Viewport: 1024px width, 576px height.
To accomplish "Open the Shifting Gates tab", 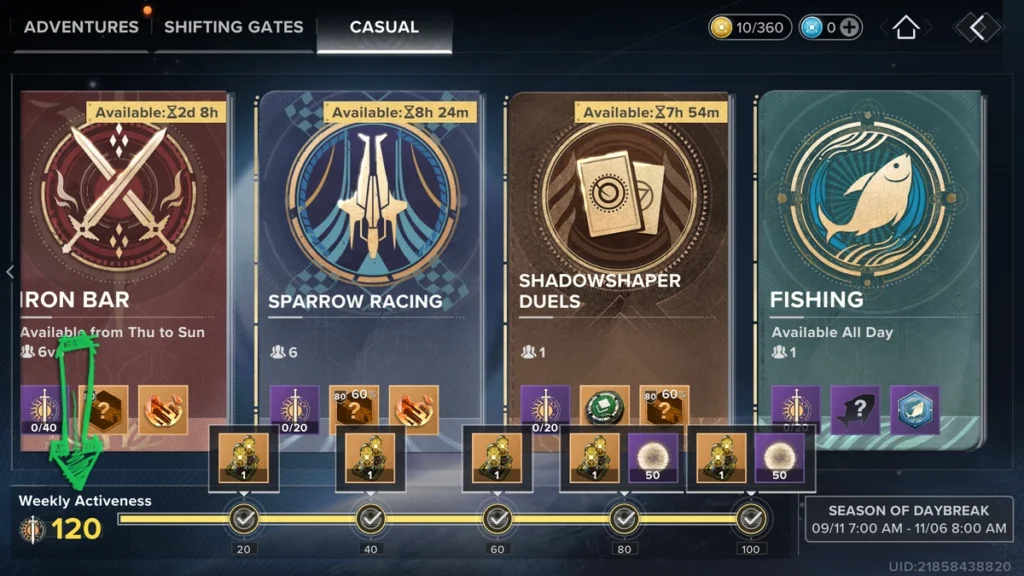I will pos(233,27).
